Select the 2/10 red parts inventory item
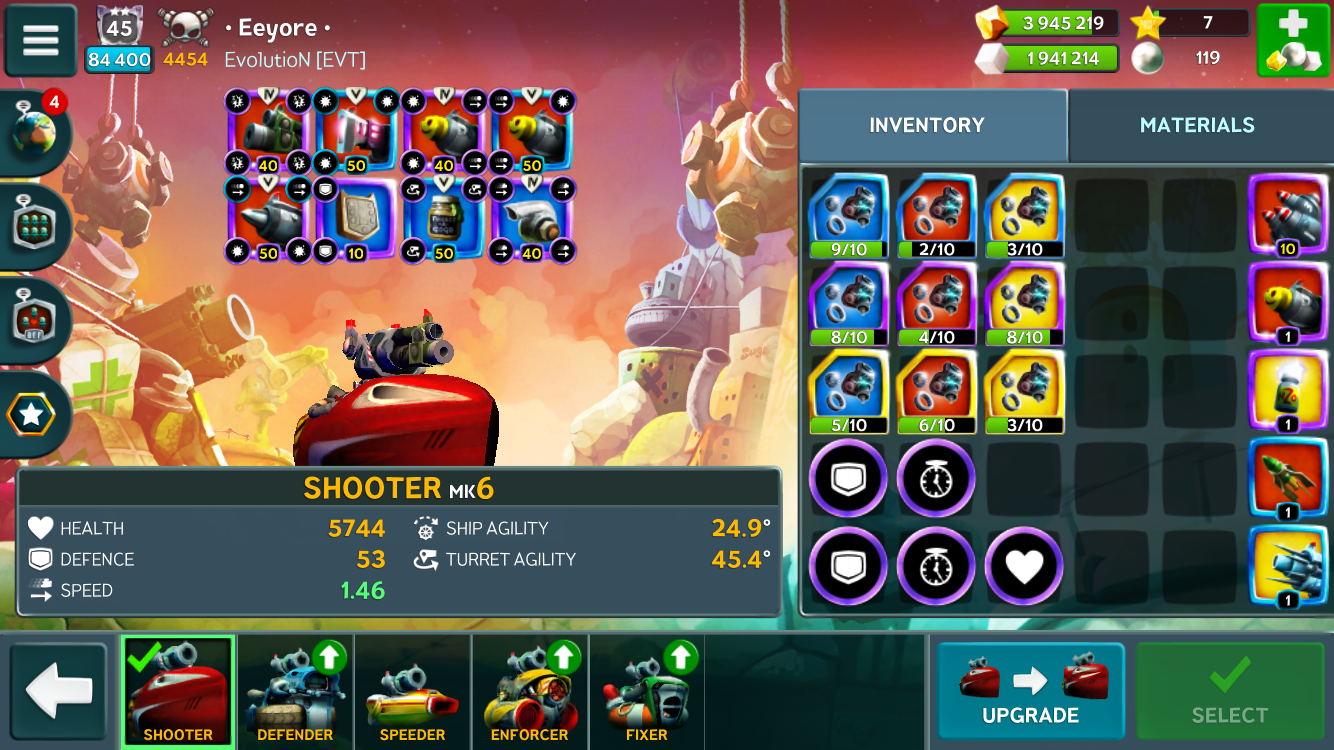This screenshot has width=1334, height=750. (x=936, y=215)
